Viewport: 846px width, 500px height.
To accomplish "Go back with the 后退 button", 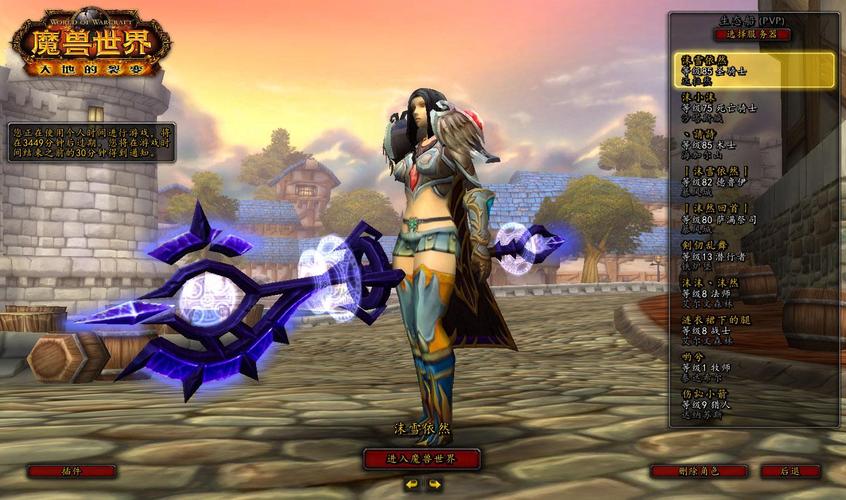I will click(x=790, y=471).
